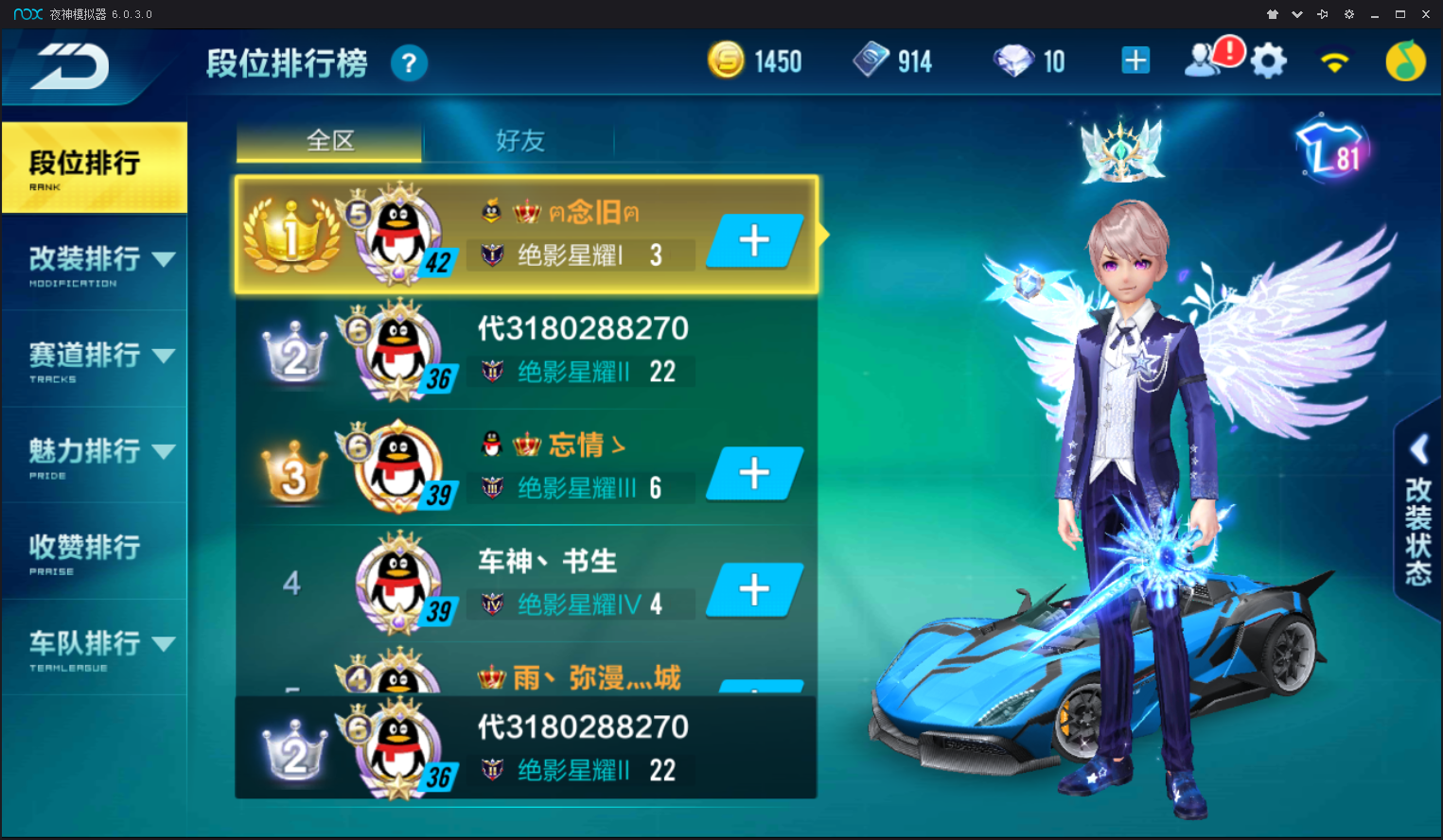Click the network signal icon
The height and width of the screenshot is (840, 1443).
click(1333, 60)
